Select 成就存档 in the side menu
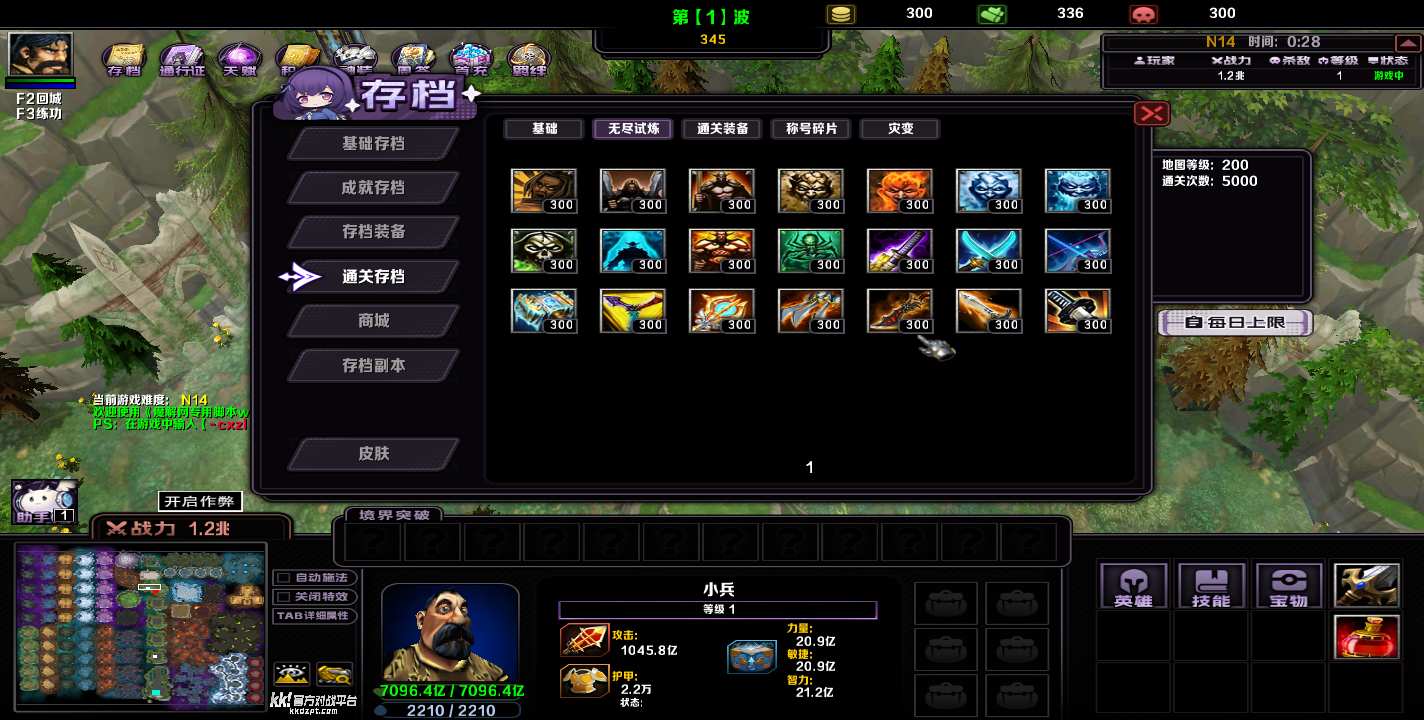1424x720 pixels. (373, 187)
